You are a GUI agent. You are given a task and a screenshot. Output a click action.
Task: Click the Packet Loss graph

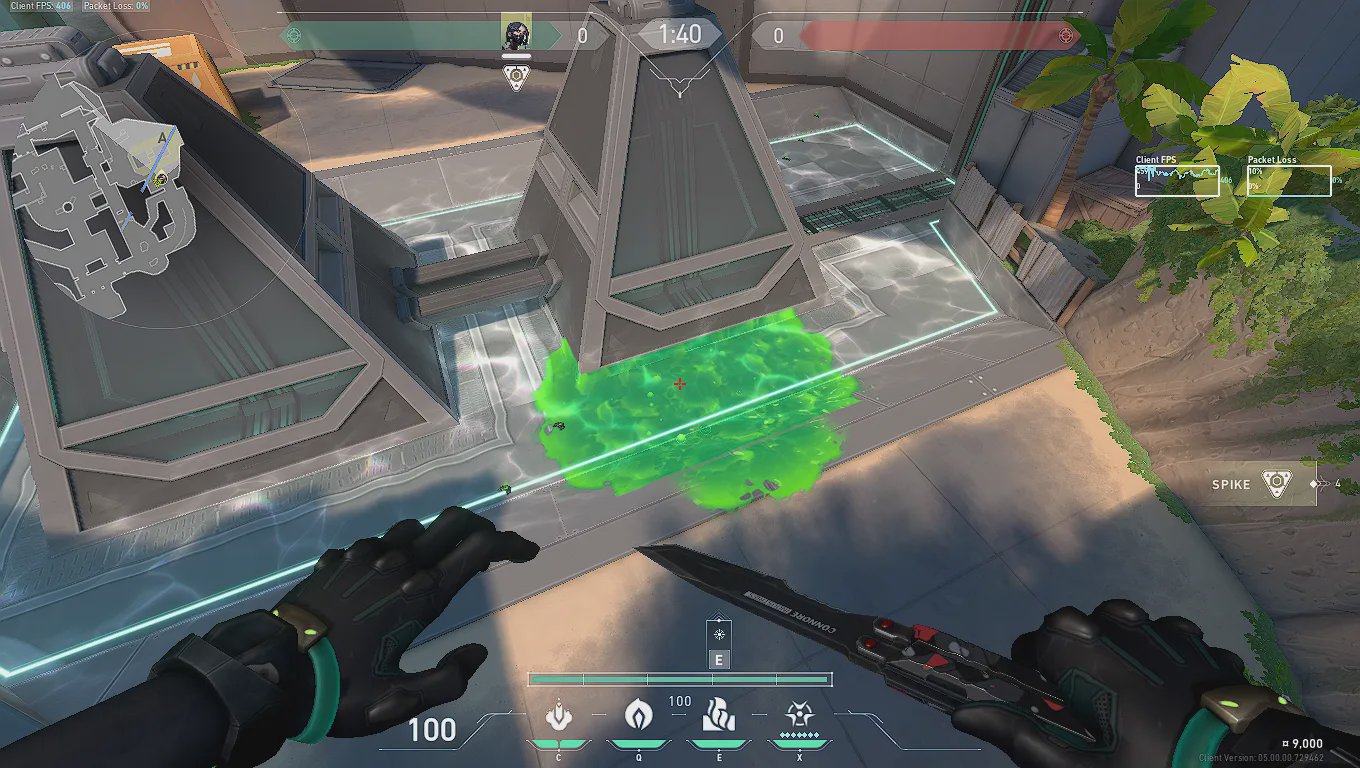pos(1289,181)
